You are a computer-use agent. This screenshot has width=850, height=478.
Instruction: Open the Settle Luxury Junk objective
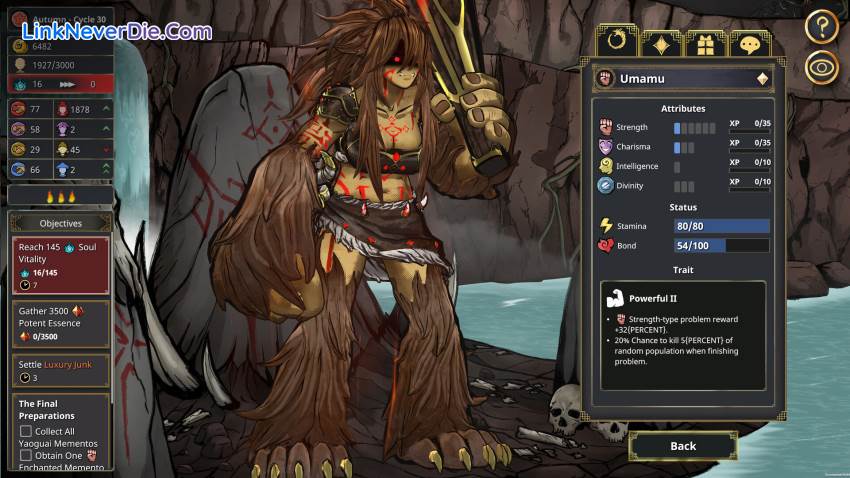tap(60, 371)
